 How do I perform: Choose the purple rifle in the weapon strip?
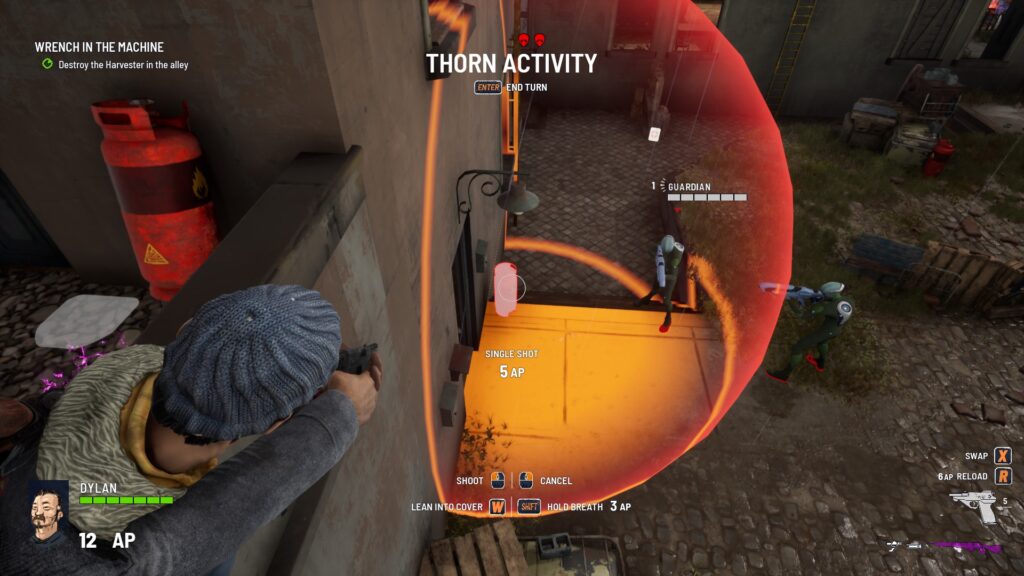(x=965, y=546)
